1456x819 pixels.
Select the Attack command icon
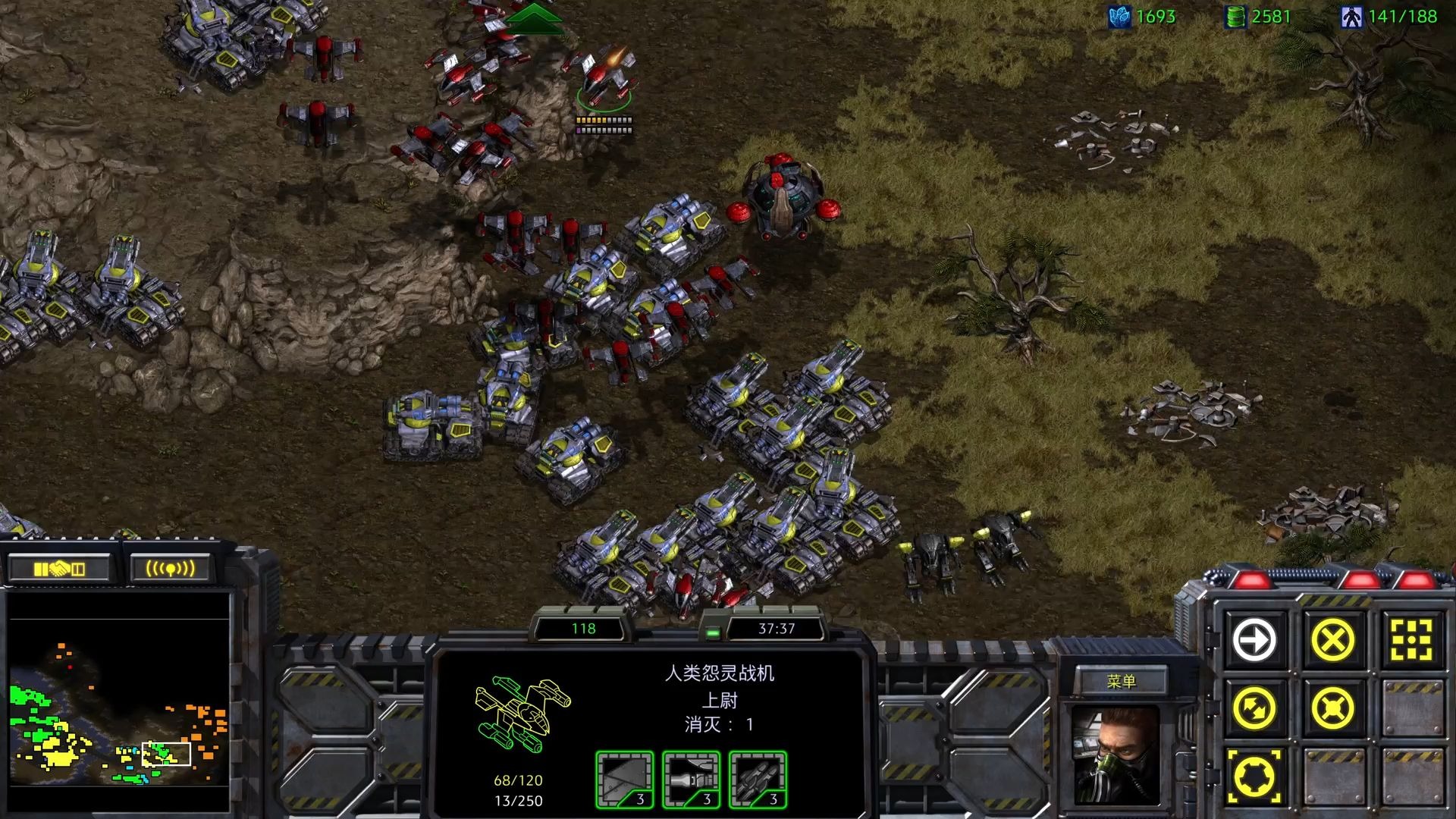[x=1410, y=640]
